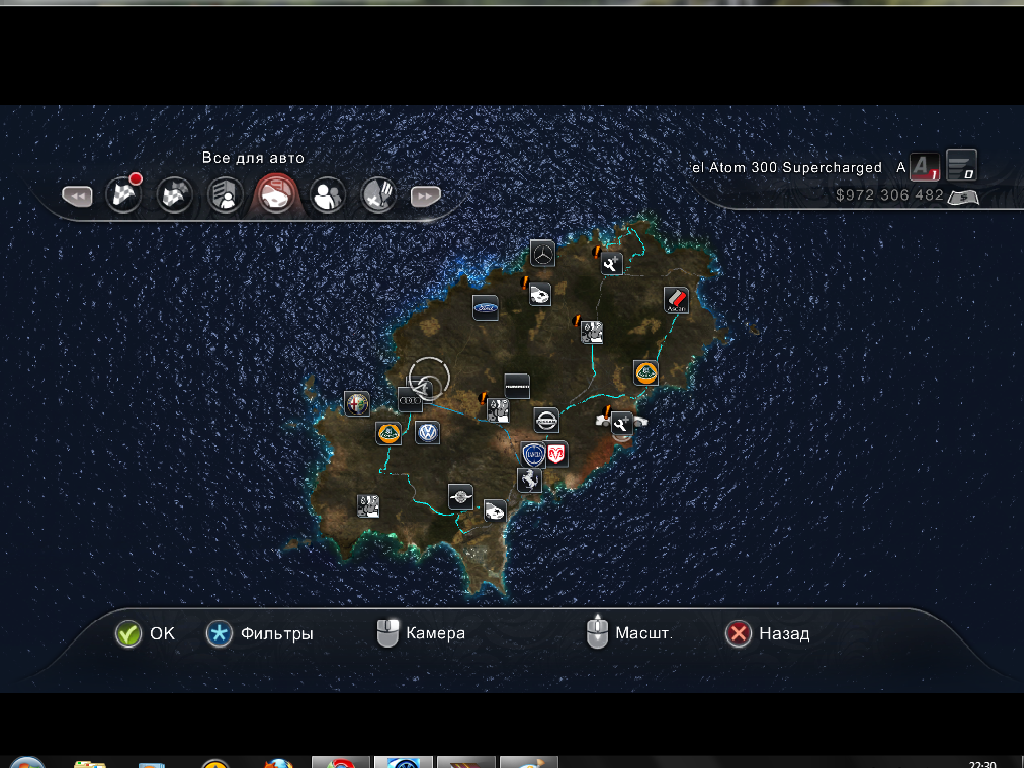The height and width of the screenshot is (768, 1024).
Task: Switch to the two-people filter icon
Action: tap(326, 195)
